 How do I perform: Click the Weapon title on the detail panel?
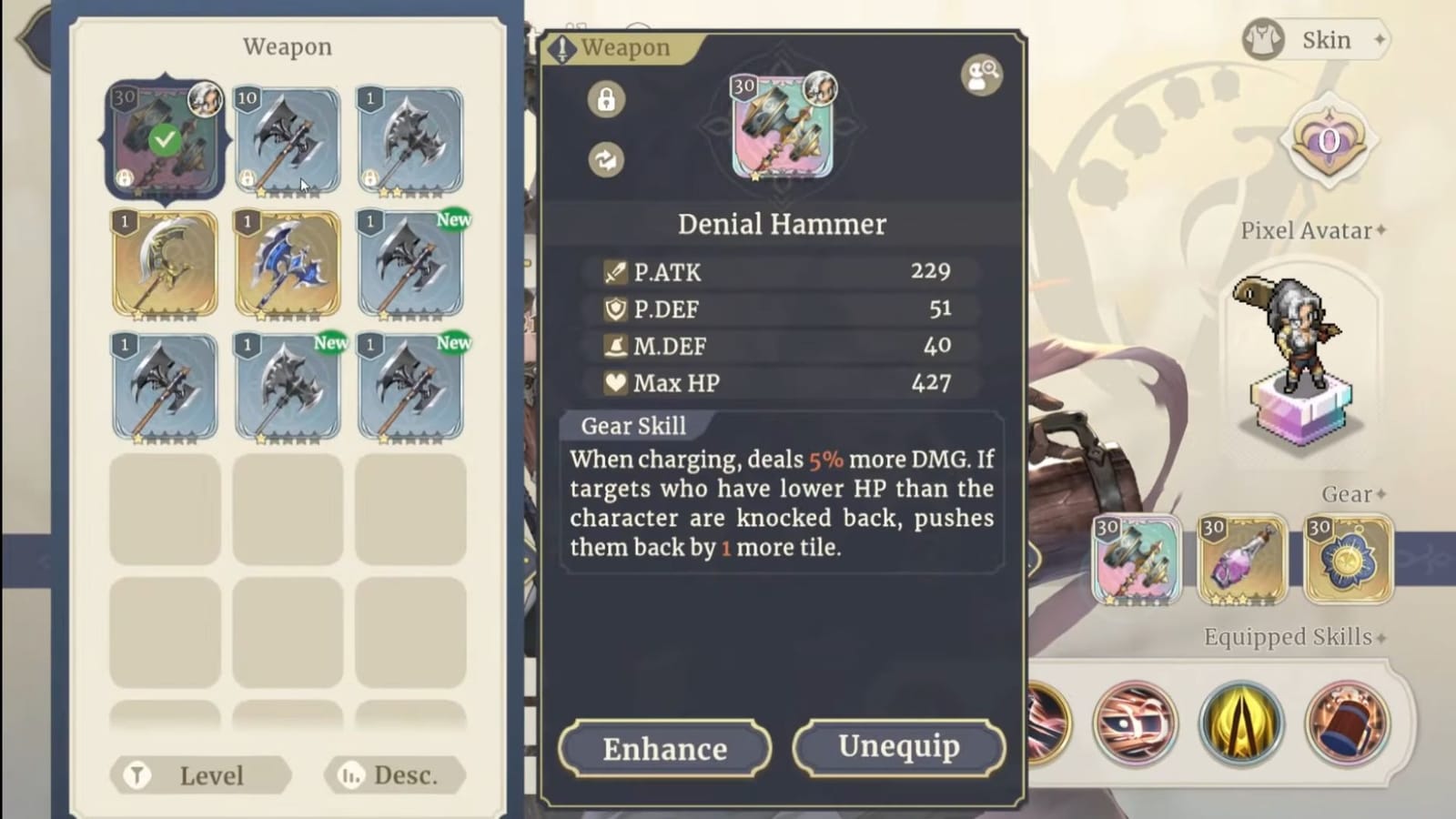[630, 47]
